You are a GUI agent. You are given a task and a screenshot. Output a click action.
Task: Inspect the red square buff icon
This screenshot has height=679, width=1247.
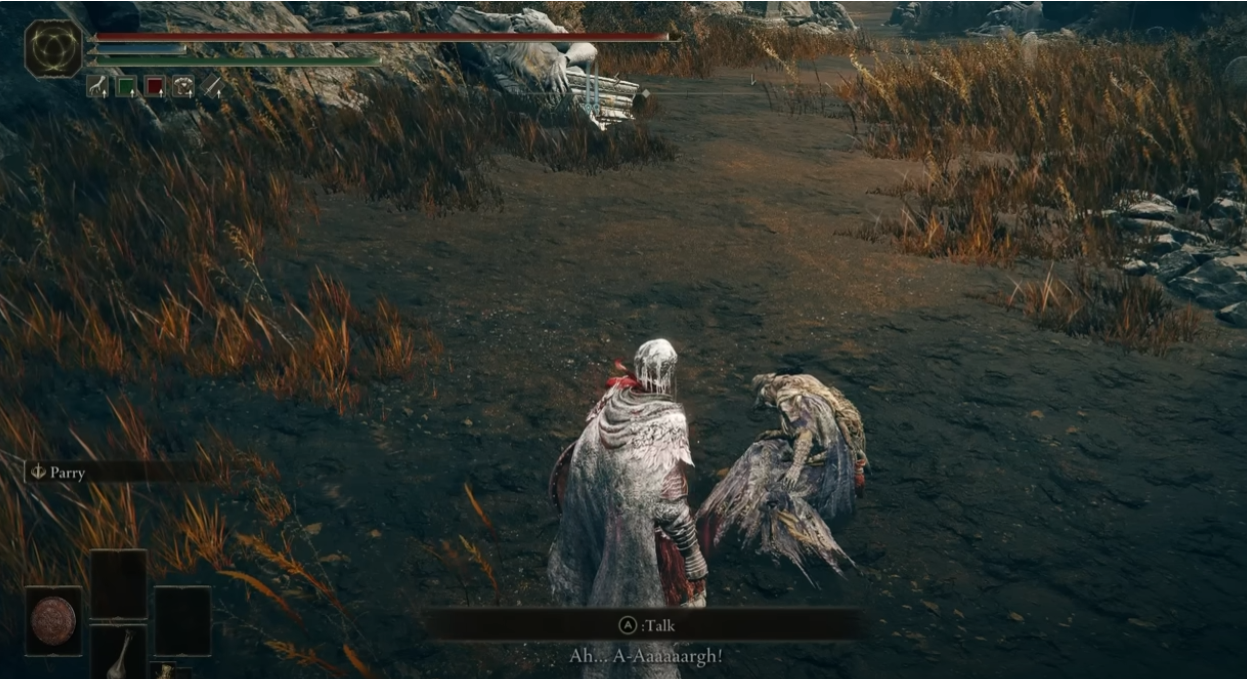click(154, 87)
